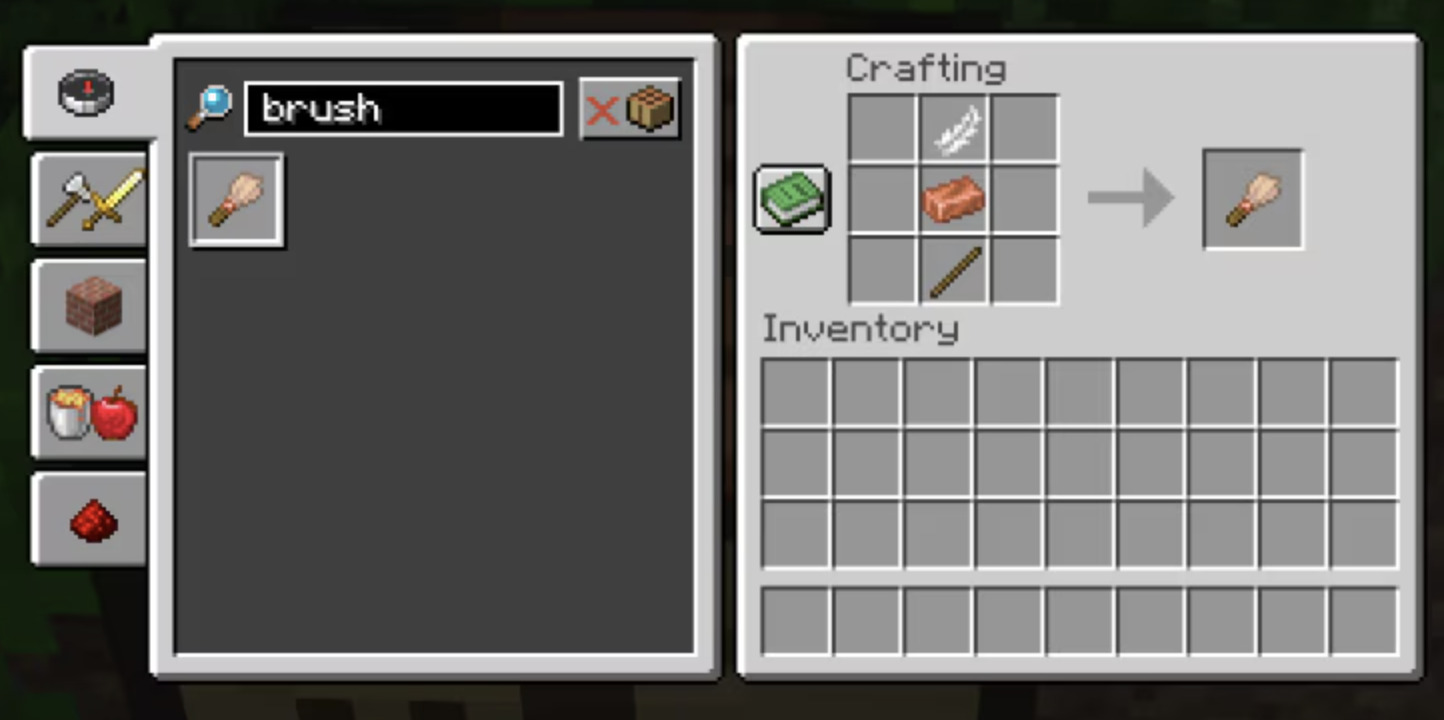
Task: Switch to the bucket and apple tab
Action: coord(92,412)
